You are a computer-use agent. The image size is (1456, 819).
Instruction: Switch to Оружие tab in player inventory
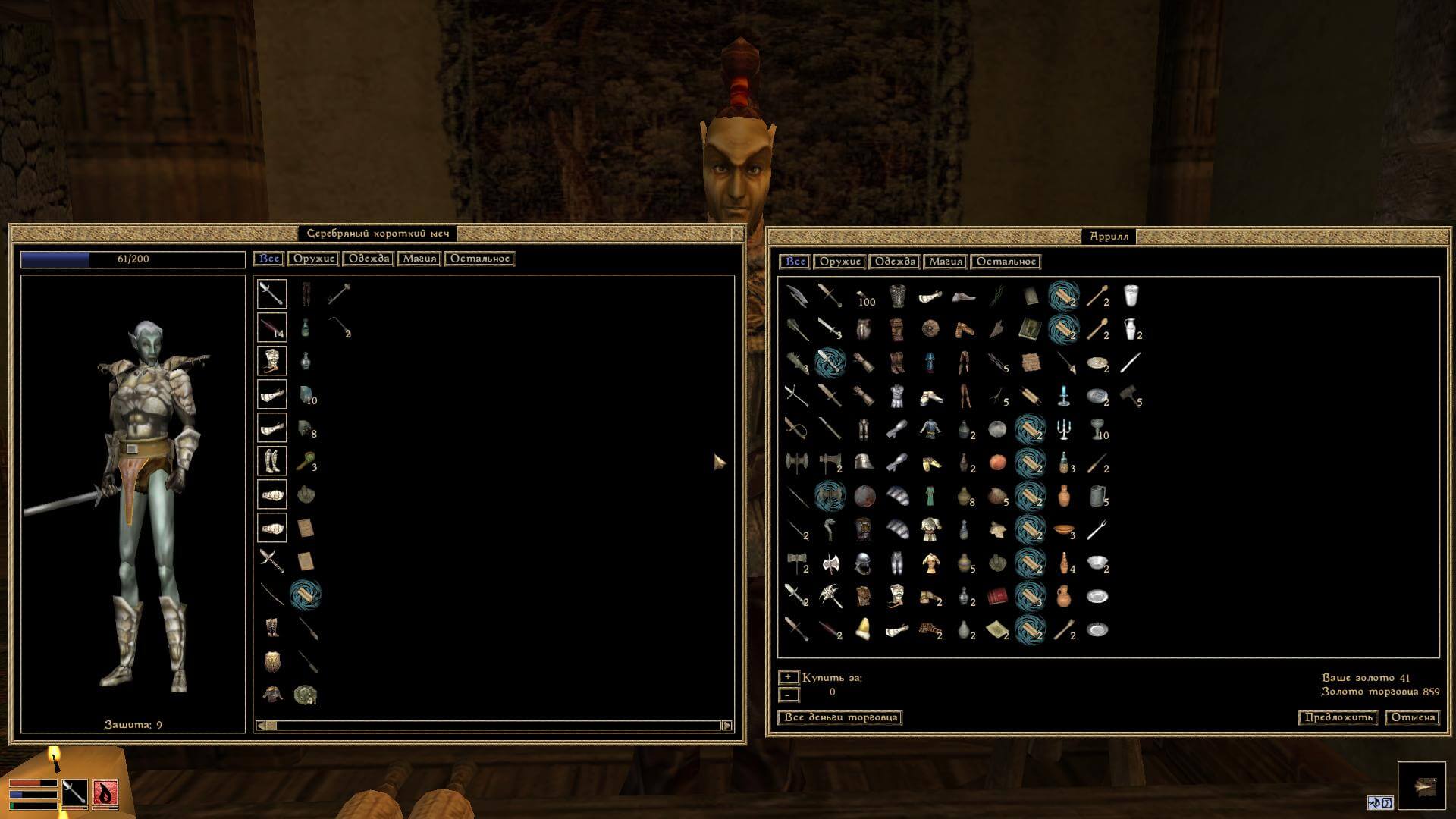click(x=313, y=259)
